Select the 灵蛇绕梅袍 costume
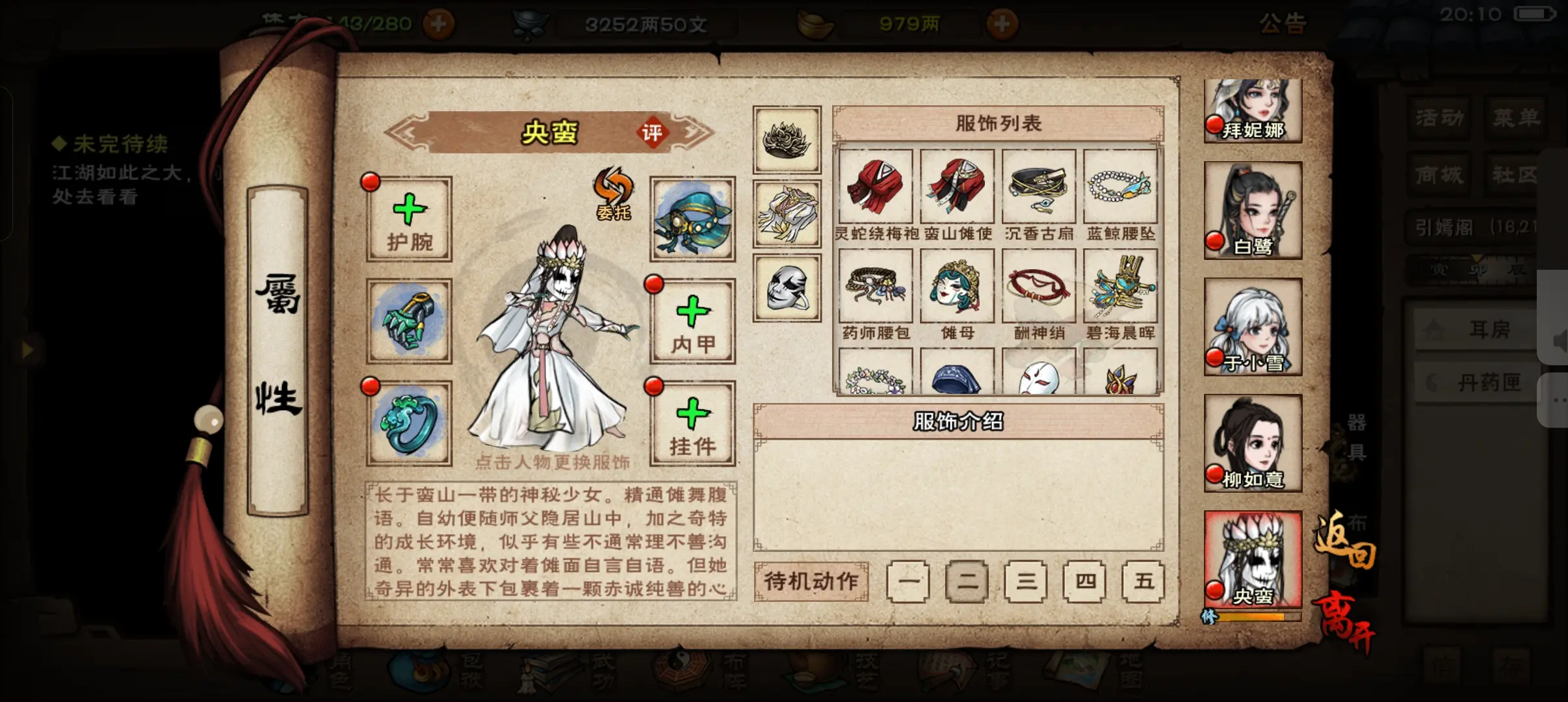The height and width of the screenshot is (702, 1568). 876,187
